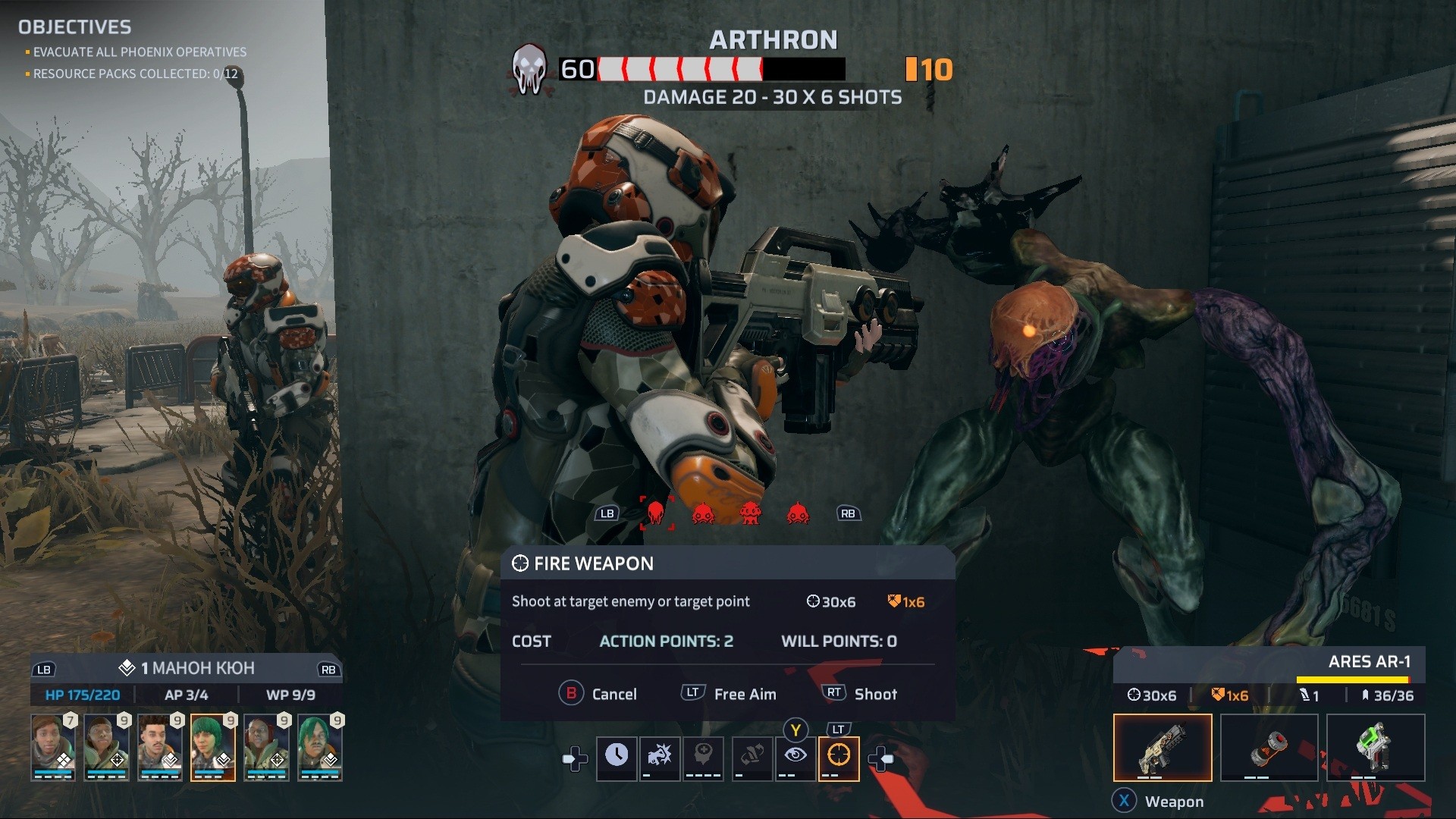Viewport: 1456px width, 819px height.
Task: Toggle LB target cycle button above soldier name
Action: (45, 670)
